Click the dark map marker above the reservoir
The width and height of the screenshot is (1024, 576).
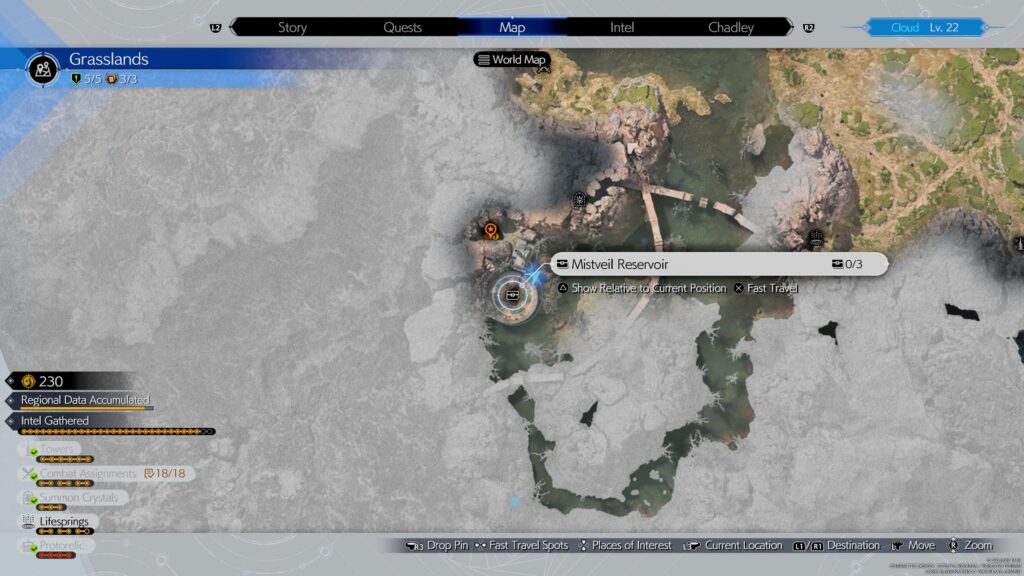[x=580, y=201]
